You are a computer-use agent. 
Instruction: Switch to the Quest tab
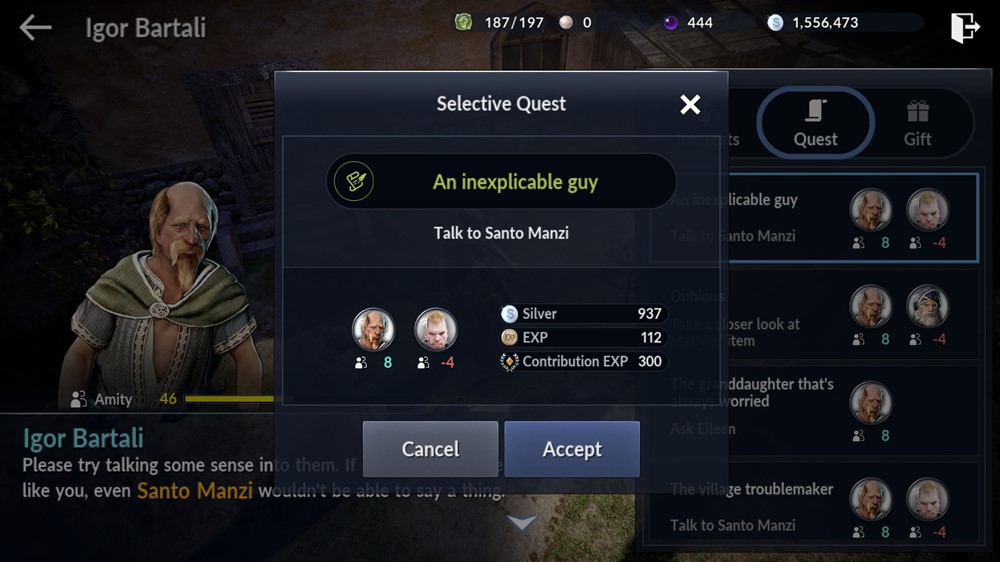pos(815,124)
